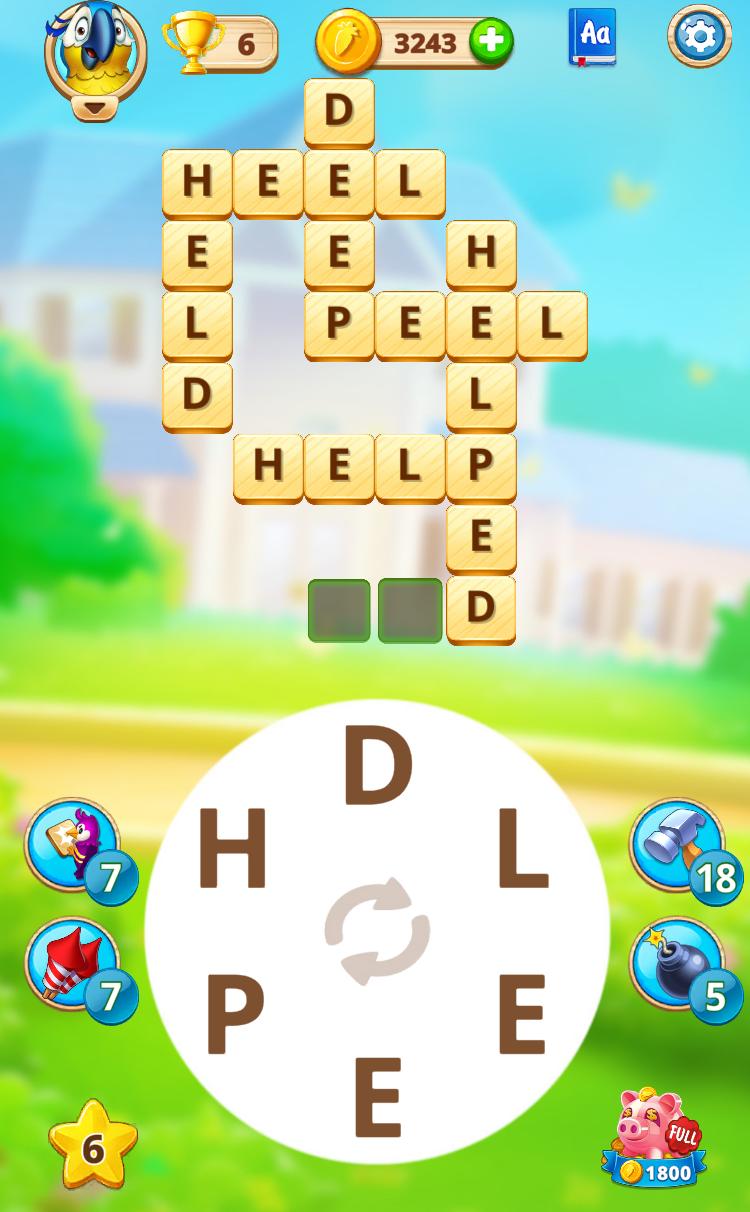Shuffle the letters in the wheel
The image size is (750, 1212).
point(377,931)
